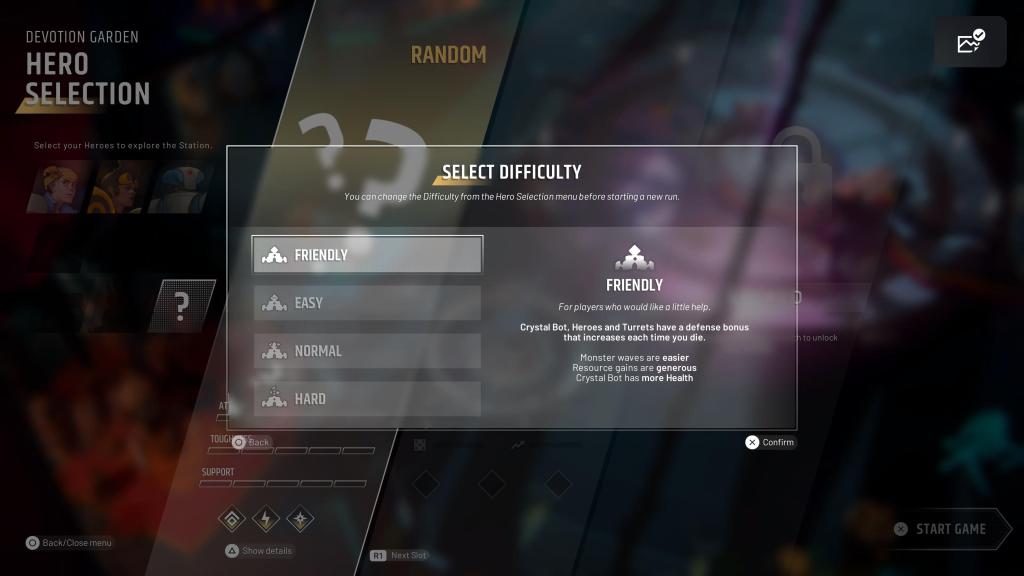Confirm the difficulty selection
Viewport: 1024px width, 576px height.
[770, 442]
